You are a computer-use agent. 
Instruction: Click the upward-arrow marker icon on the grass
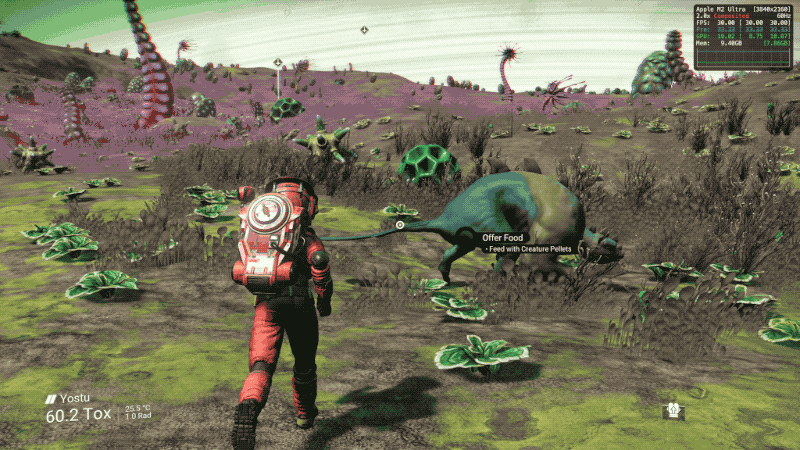click(675, 410)
